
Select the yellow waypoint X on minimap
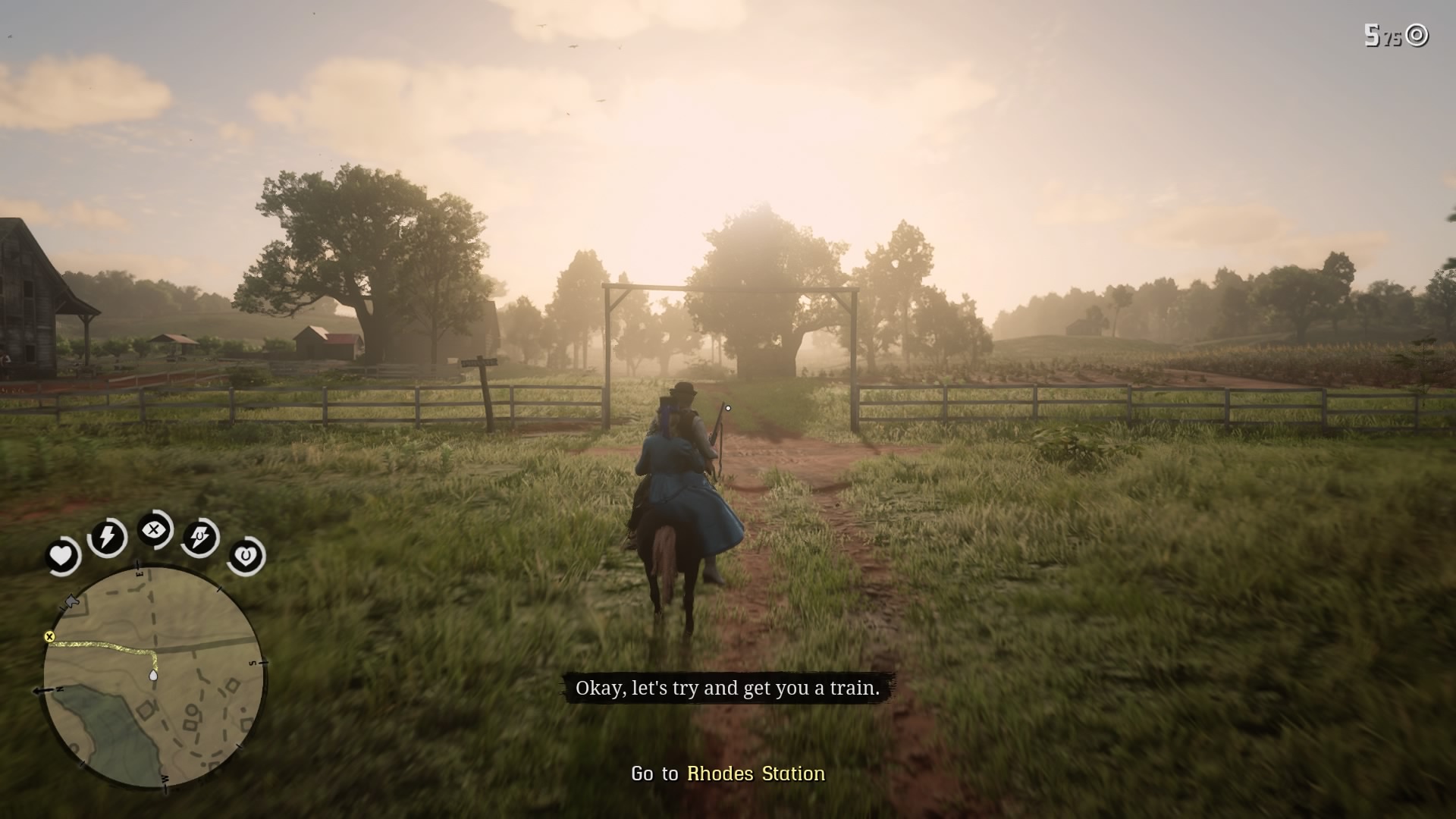point(50,635)
